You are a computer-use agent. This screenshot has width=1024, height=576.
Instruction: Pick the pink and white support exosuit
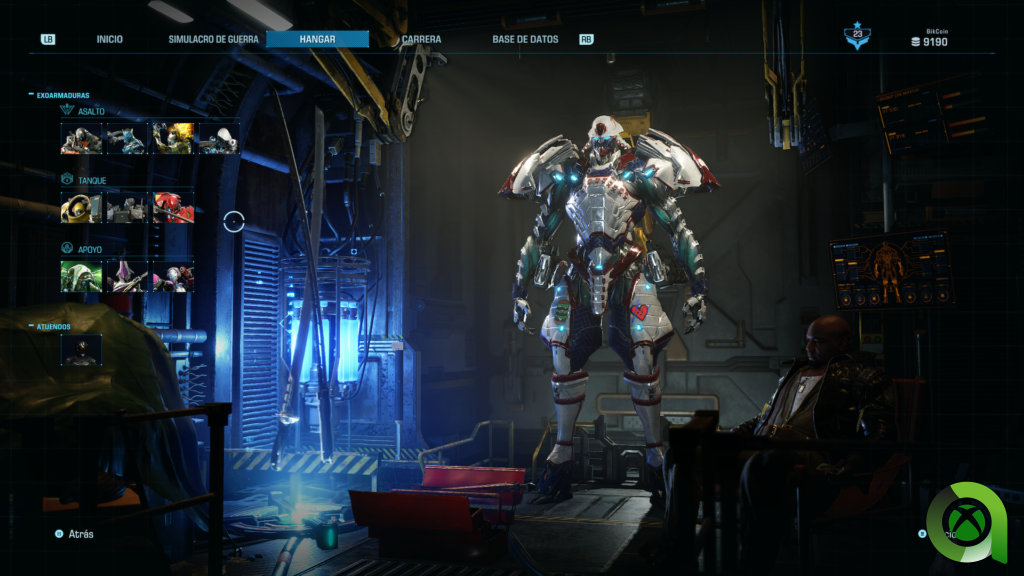(172, 276)
